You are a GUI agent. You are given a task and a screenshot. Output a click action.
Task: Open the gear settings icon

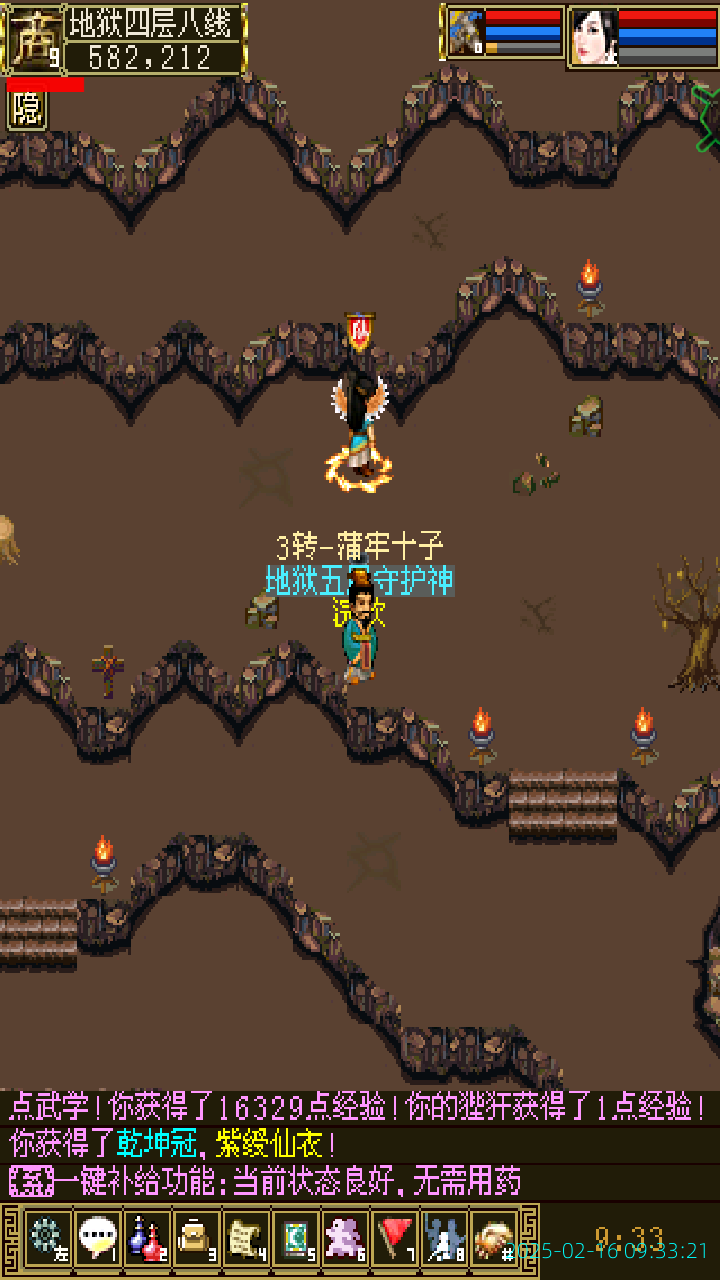tap(45, 1239)
